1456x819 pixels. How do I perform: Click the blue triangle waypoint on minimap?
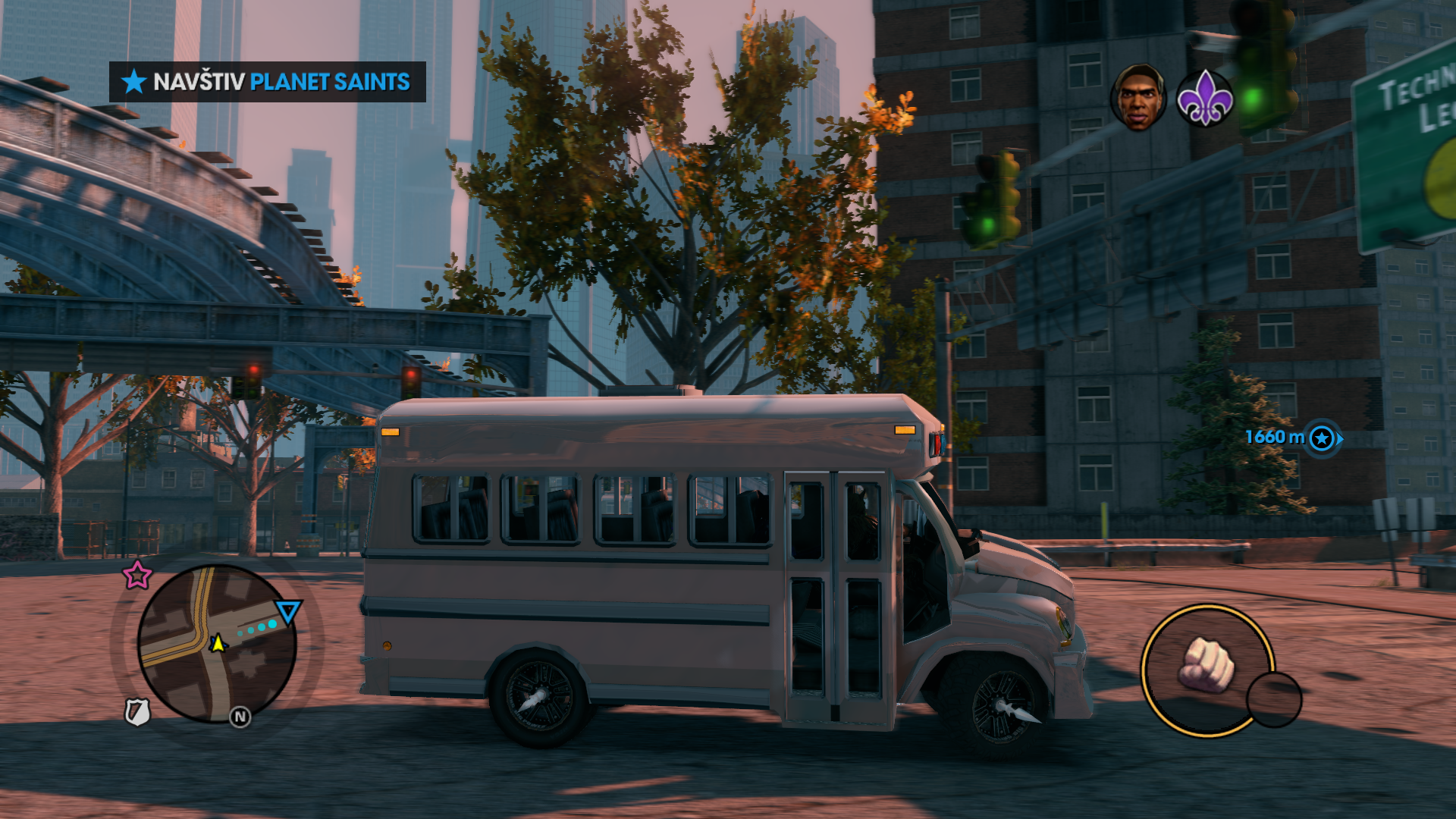tap(288, 610)
